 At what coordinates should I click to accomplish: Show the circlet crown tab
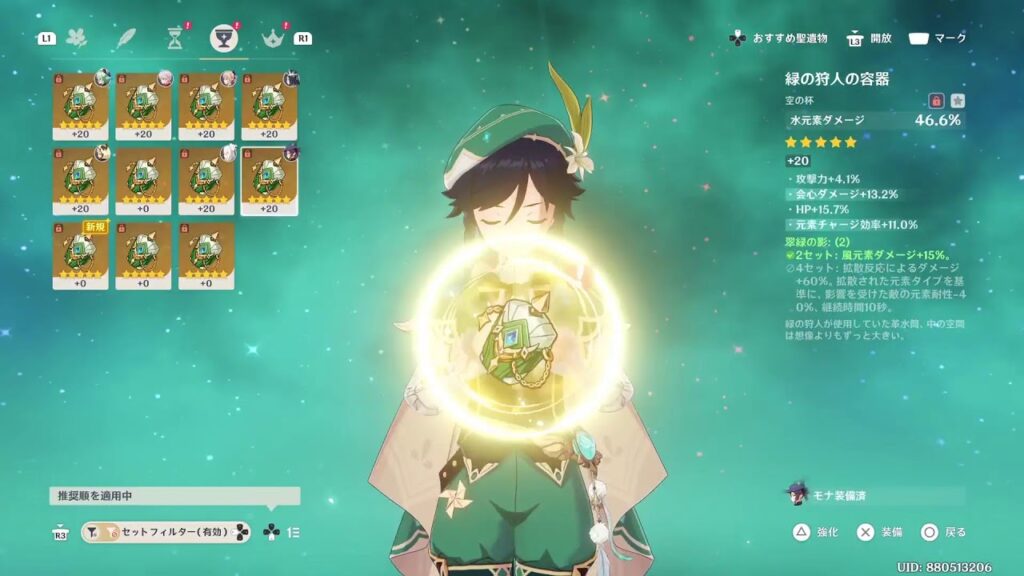point(272,39)
